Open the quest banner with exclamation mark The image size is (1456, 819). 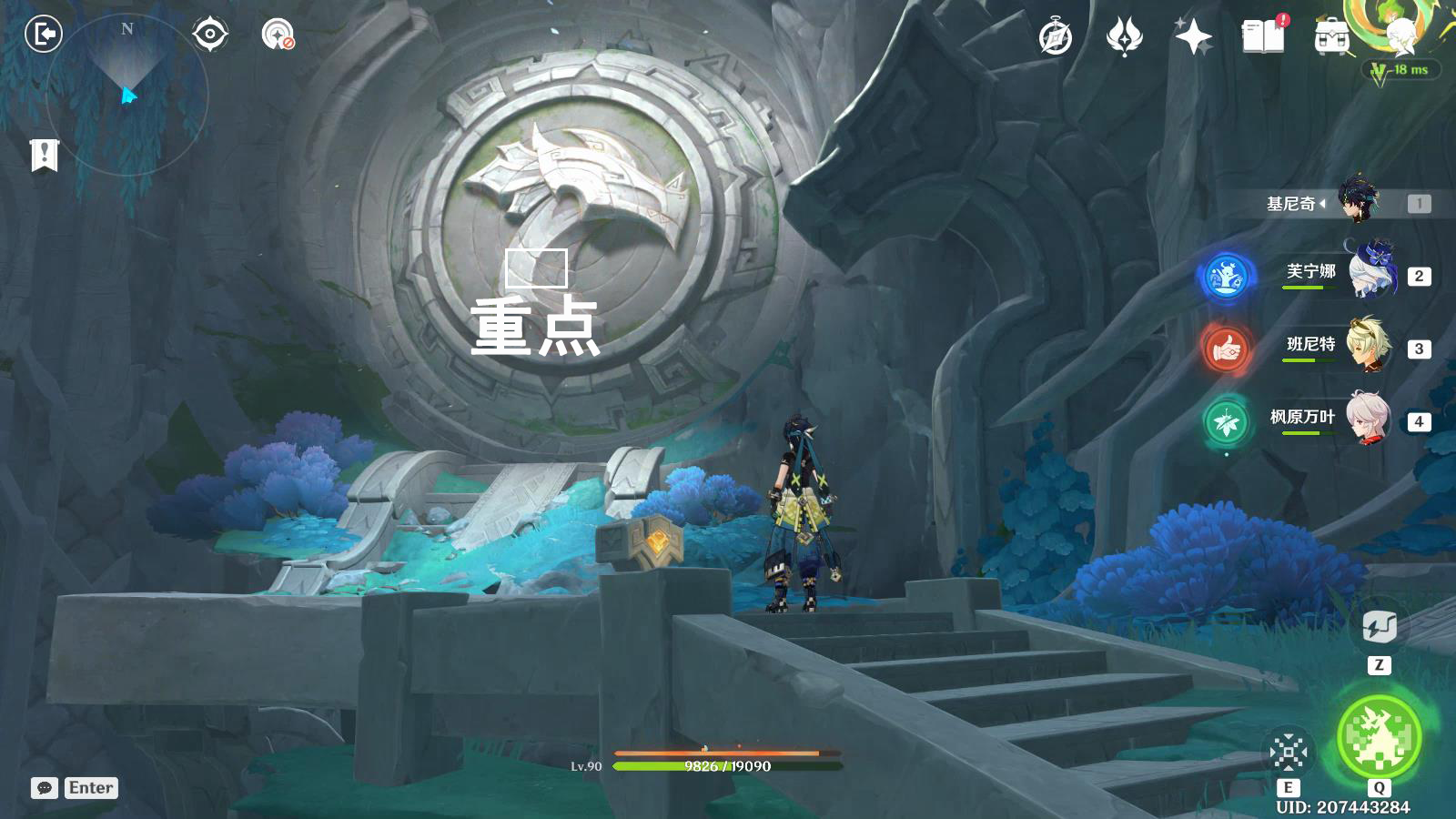pyautogui.click(x=44, y=156)
